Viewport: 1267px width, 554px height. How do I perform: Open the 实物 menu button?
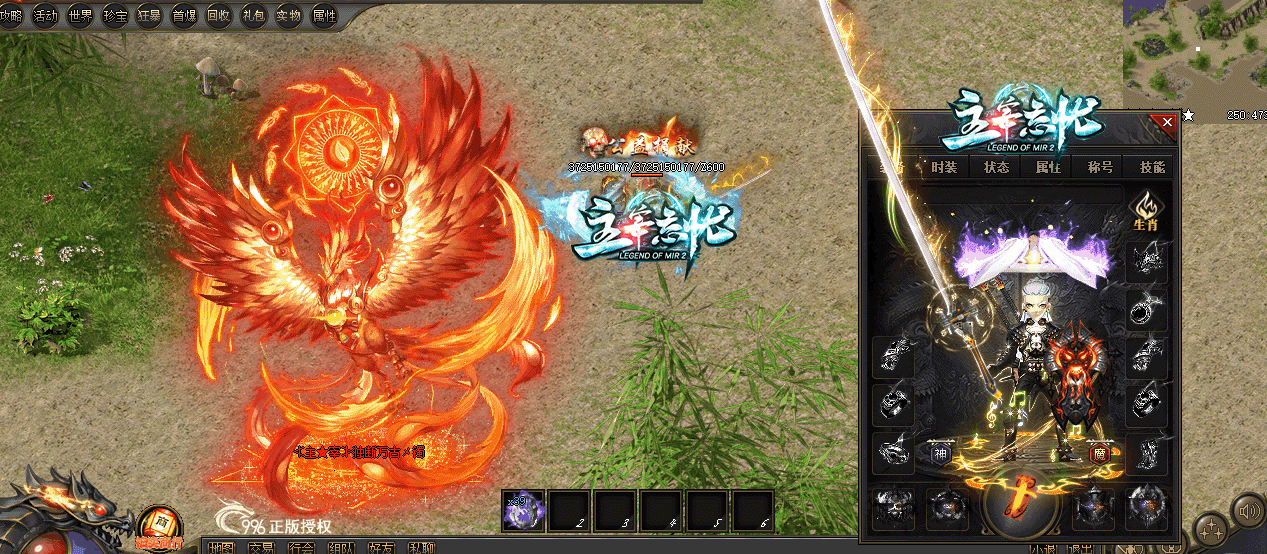289,15
